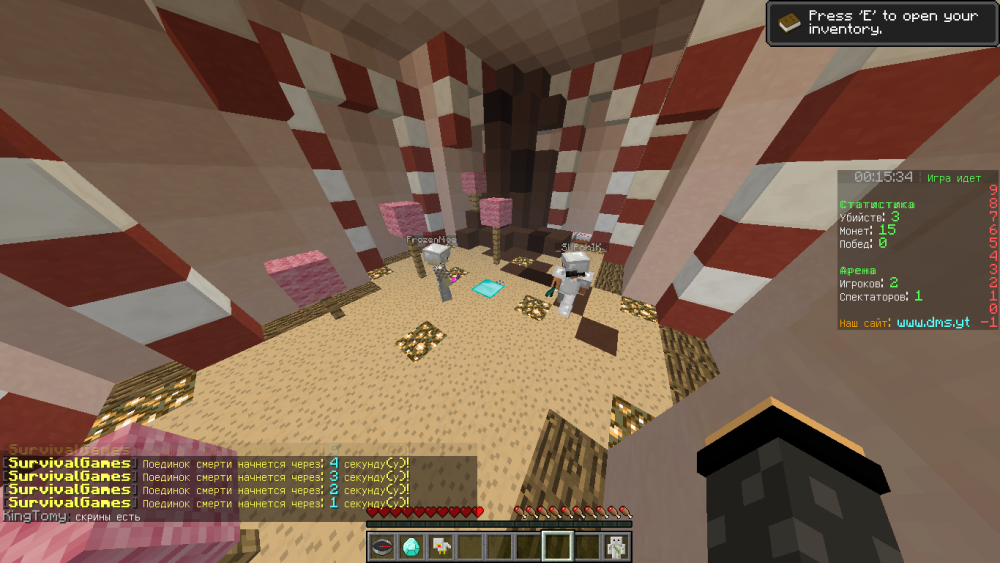Click the highlighted empty hotbar slot
The image size is (1000, 563).
tap(557, 546)
